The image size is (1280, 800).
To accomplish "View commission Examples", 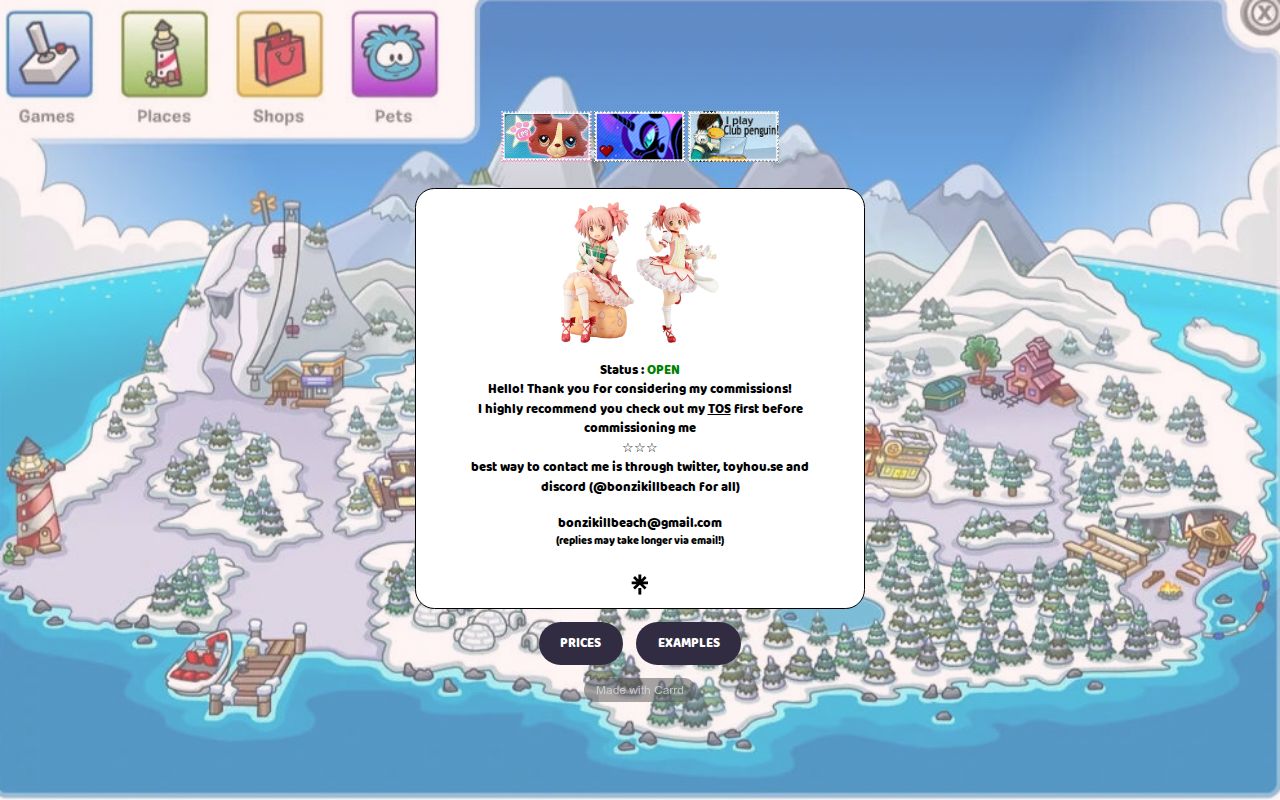I will 688,643.
